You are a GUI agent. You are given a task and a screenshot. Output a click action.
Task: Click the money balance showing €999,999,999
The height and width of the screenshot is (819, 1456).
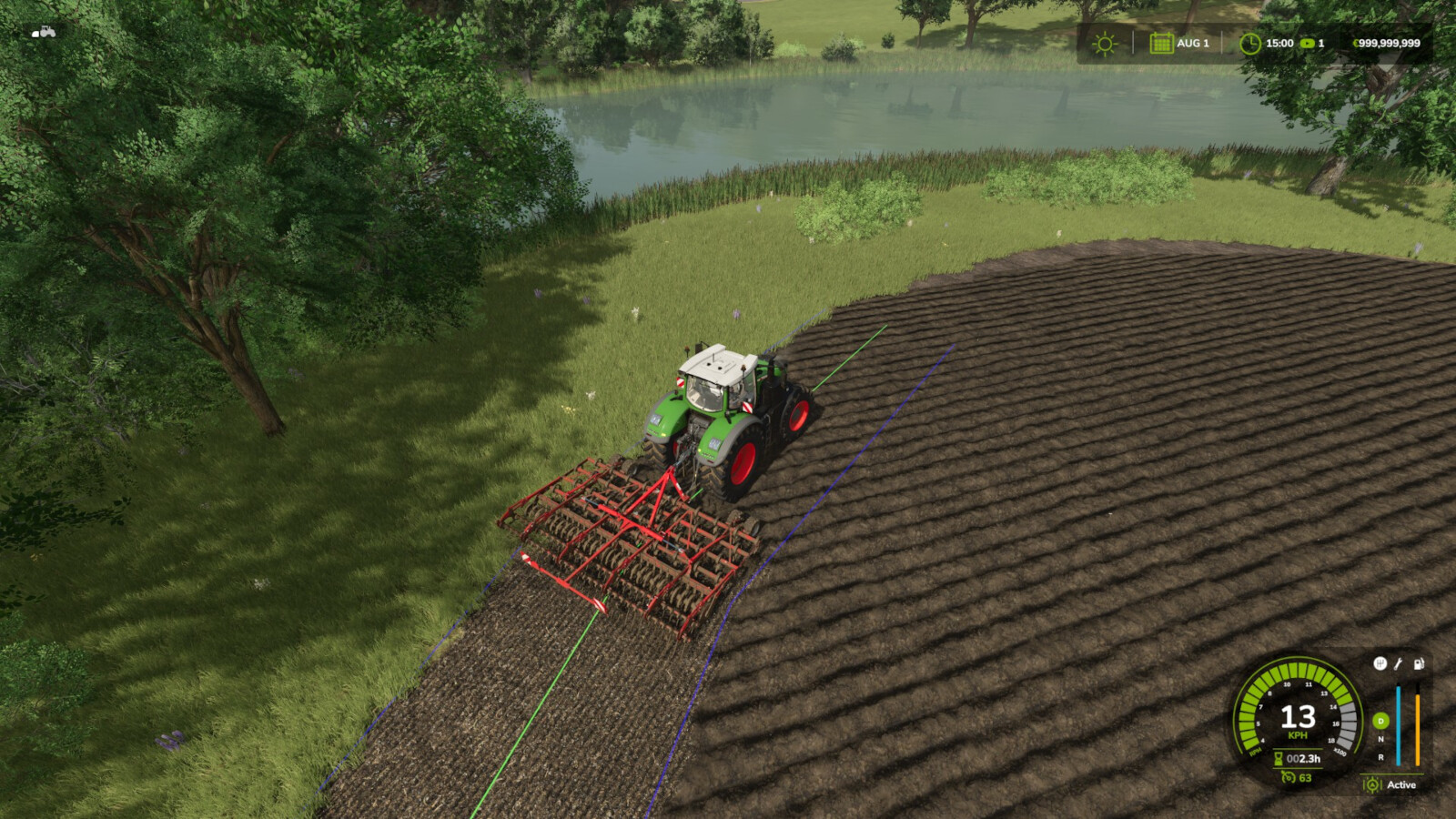pos(1387,43)
